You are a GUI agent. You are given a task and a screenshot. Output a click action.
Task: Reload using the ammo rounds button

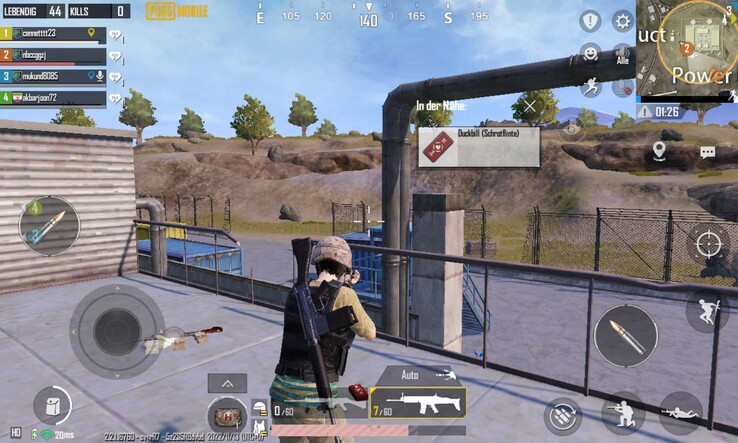coord(563,416)
